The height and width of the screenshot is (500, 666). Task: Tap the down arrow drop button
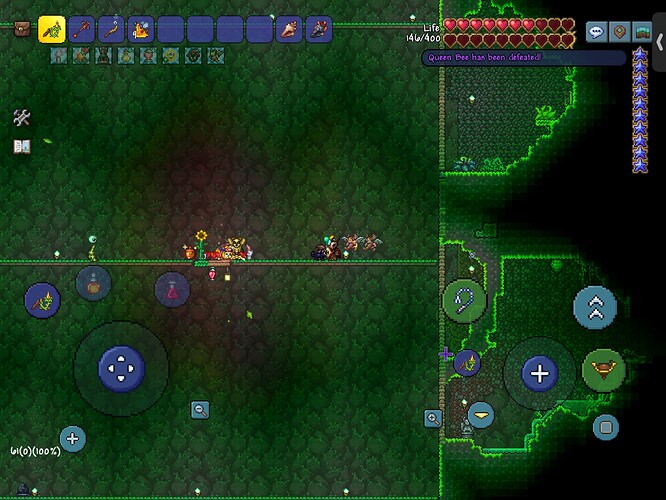481,414
